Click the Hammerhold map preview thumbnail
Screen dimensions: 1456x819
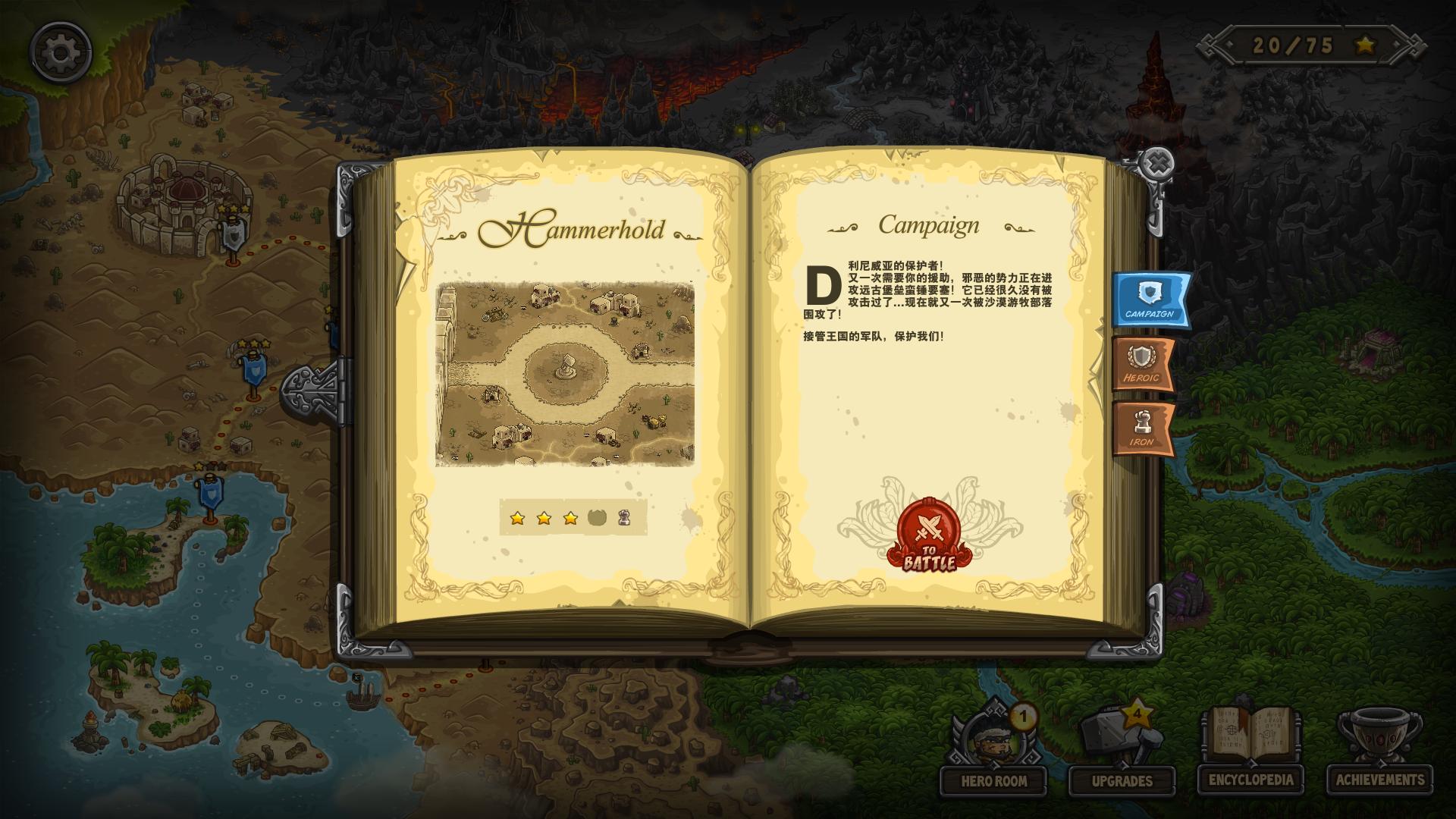pos(565,374)
